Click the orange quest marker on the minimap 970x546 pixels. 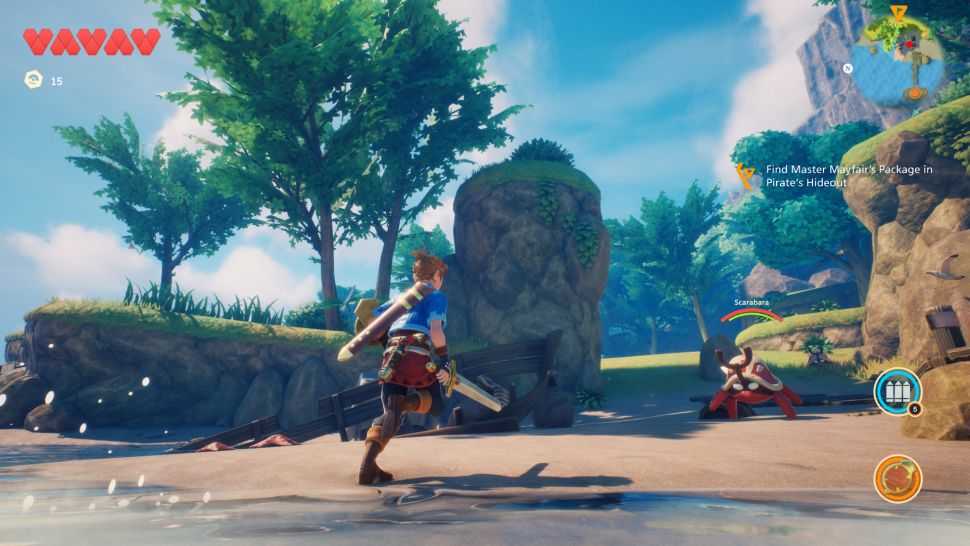[x=898, y=12]
